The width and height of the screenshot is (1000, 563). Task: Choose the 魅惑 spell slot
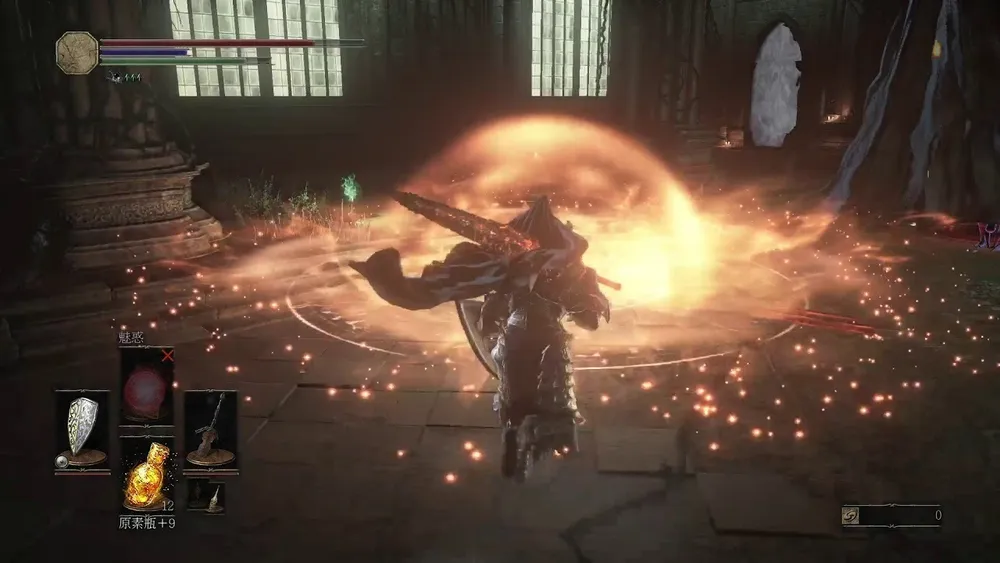point(146,386)
